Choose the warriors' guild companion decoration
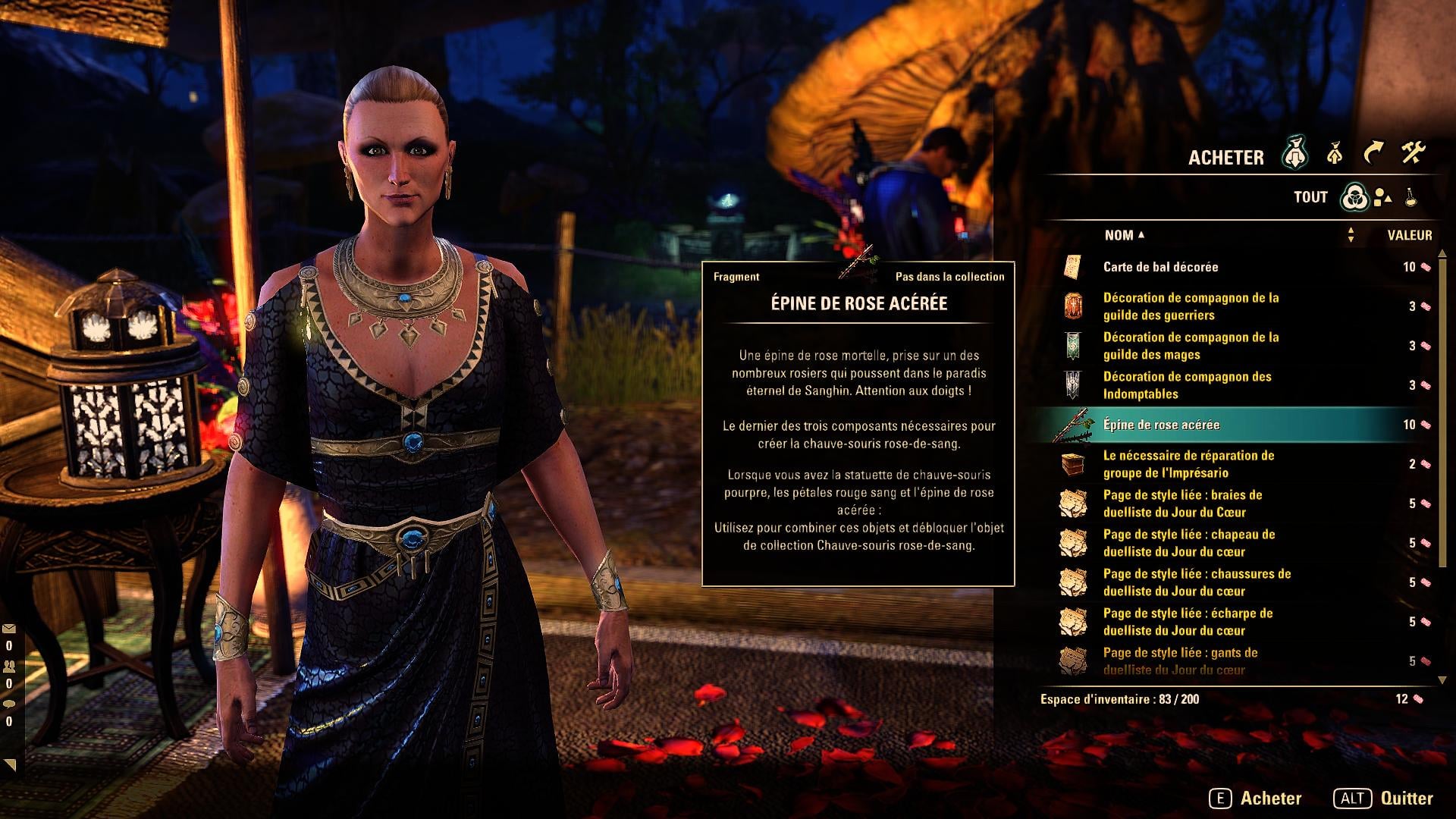The height and width of the screenshot is (819, 1456). point(1191,306)
